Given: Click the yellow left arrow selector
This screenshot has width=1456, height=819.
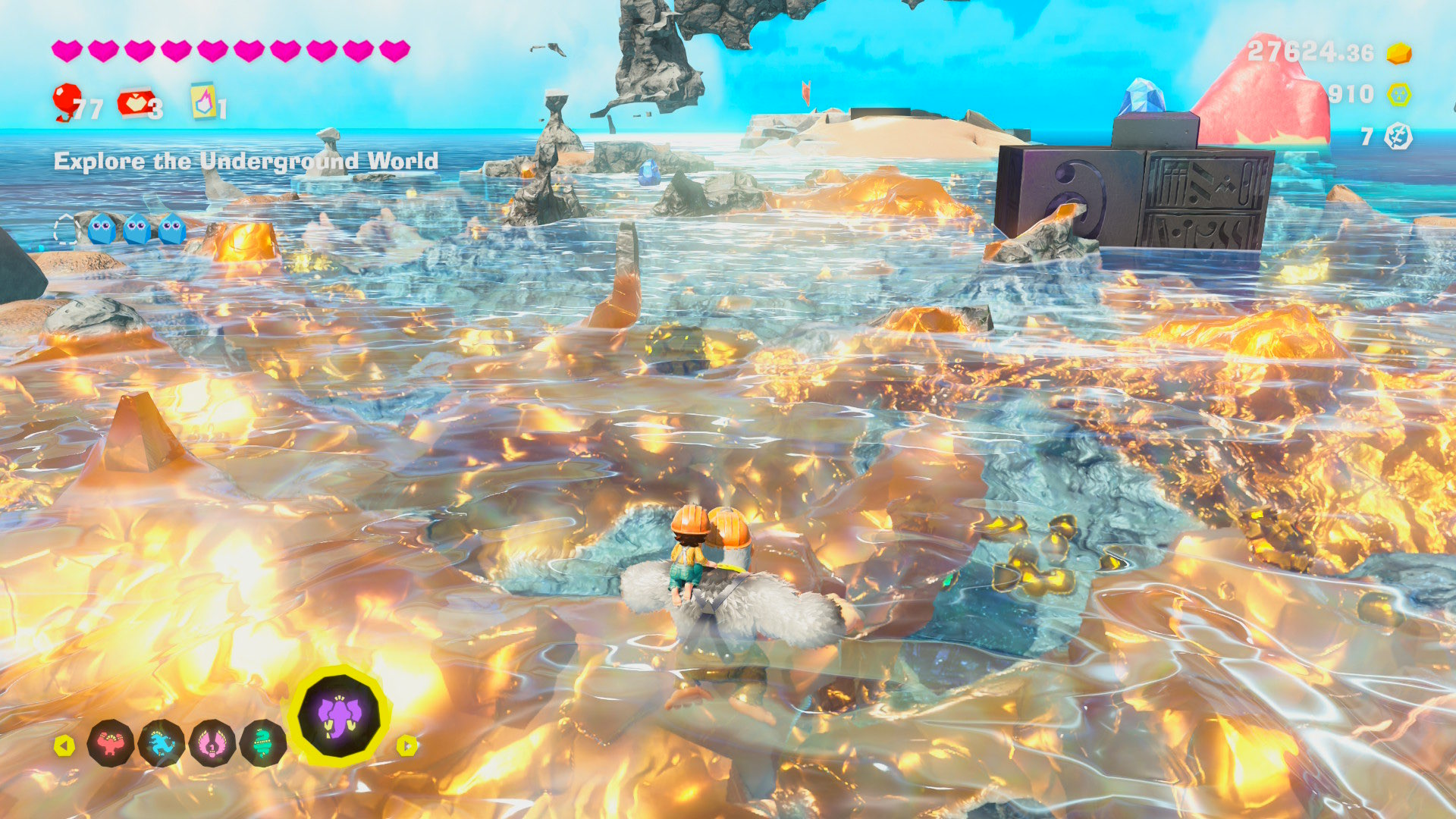Looking at the screenshot, I should (x=64, y=745).
